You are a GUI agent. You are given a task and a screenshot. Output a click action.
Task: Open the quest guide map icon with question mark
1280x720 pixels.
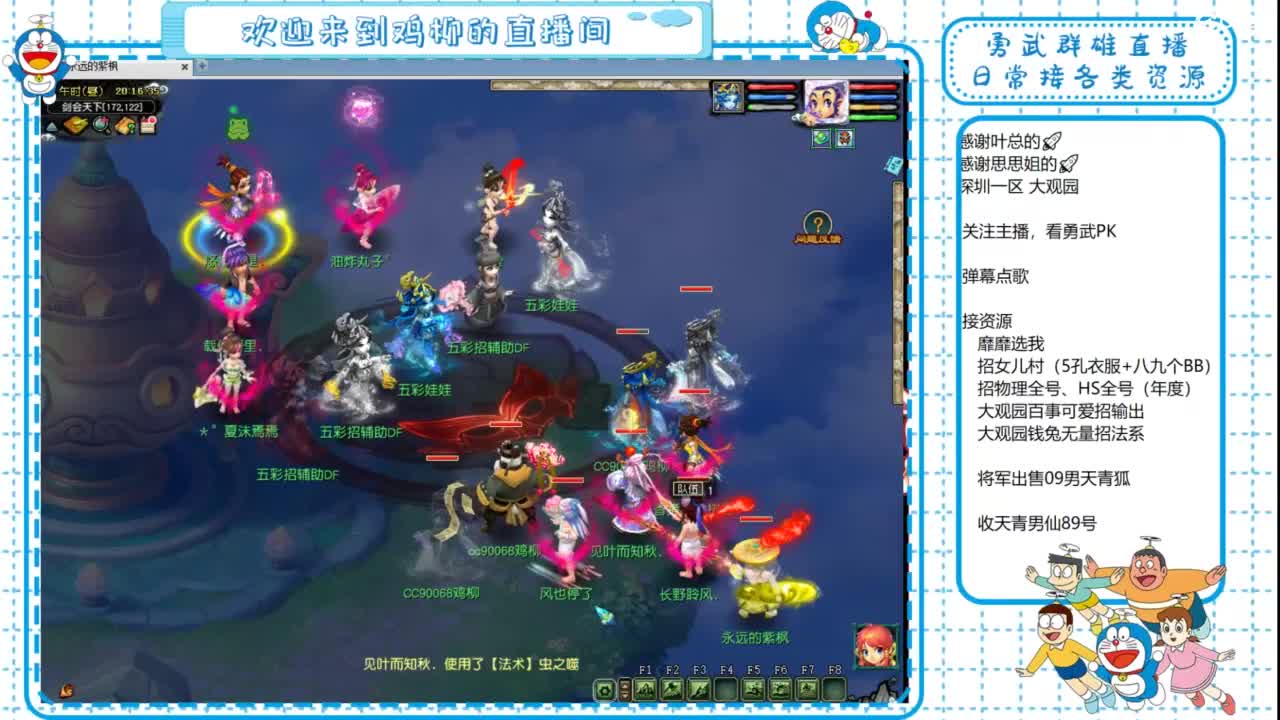coord(124,125)
